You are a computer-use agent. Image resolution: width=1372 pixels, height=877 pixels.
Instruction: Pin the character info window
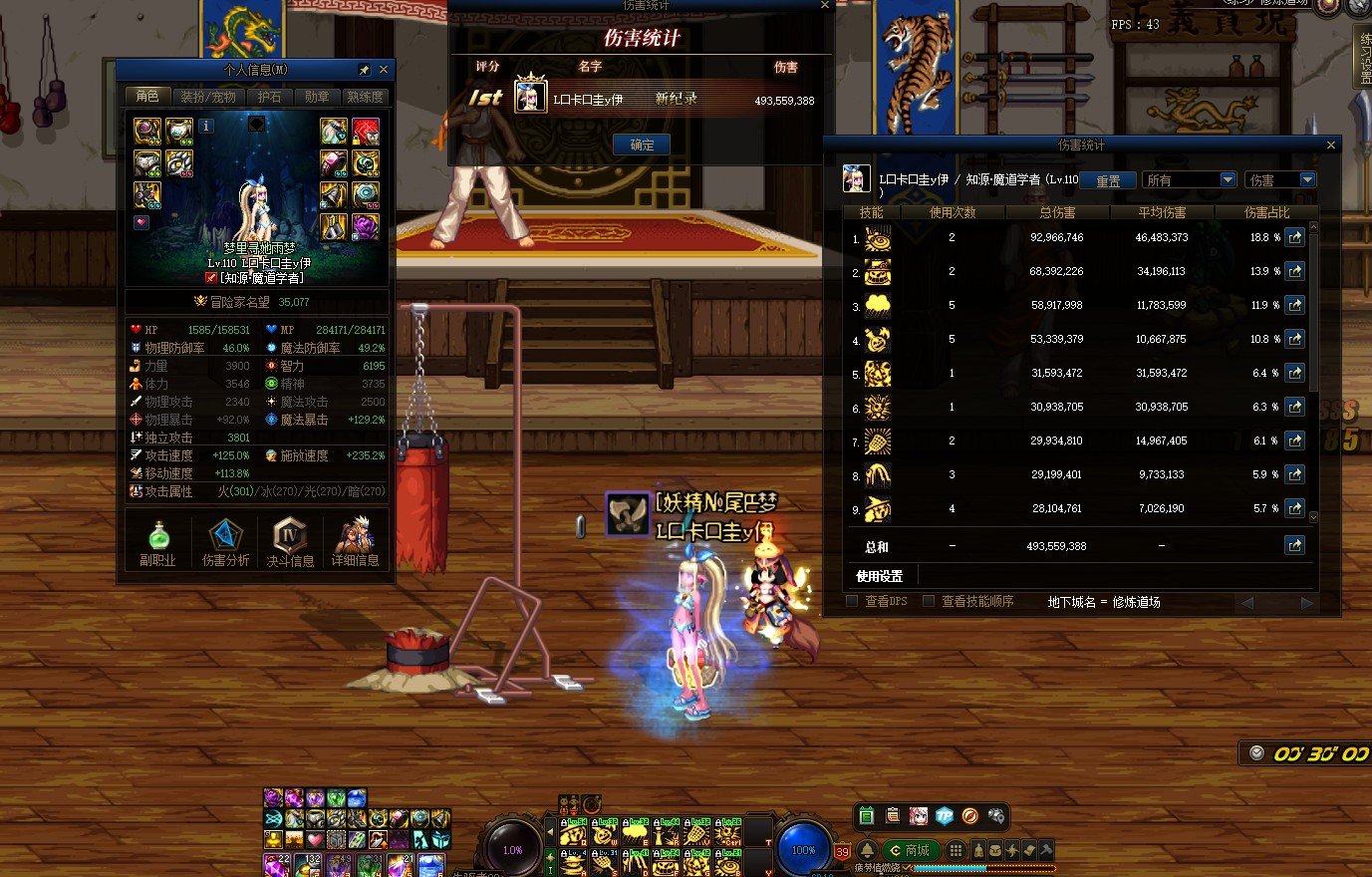[x=364, y=70]
